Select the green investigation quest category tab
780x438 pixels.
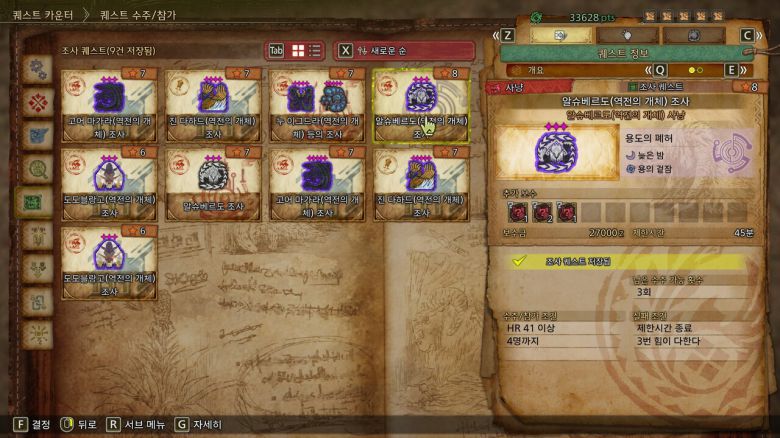point(39,200)
